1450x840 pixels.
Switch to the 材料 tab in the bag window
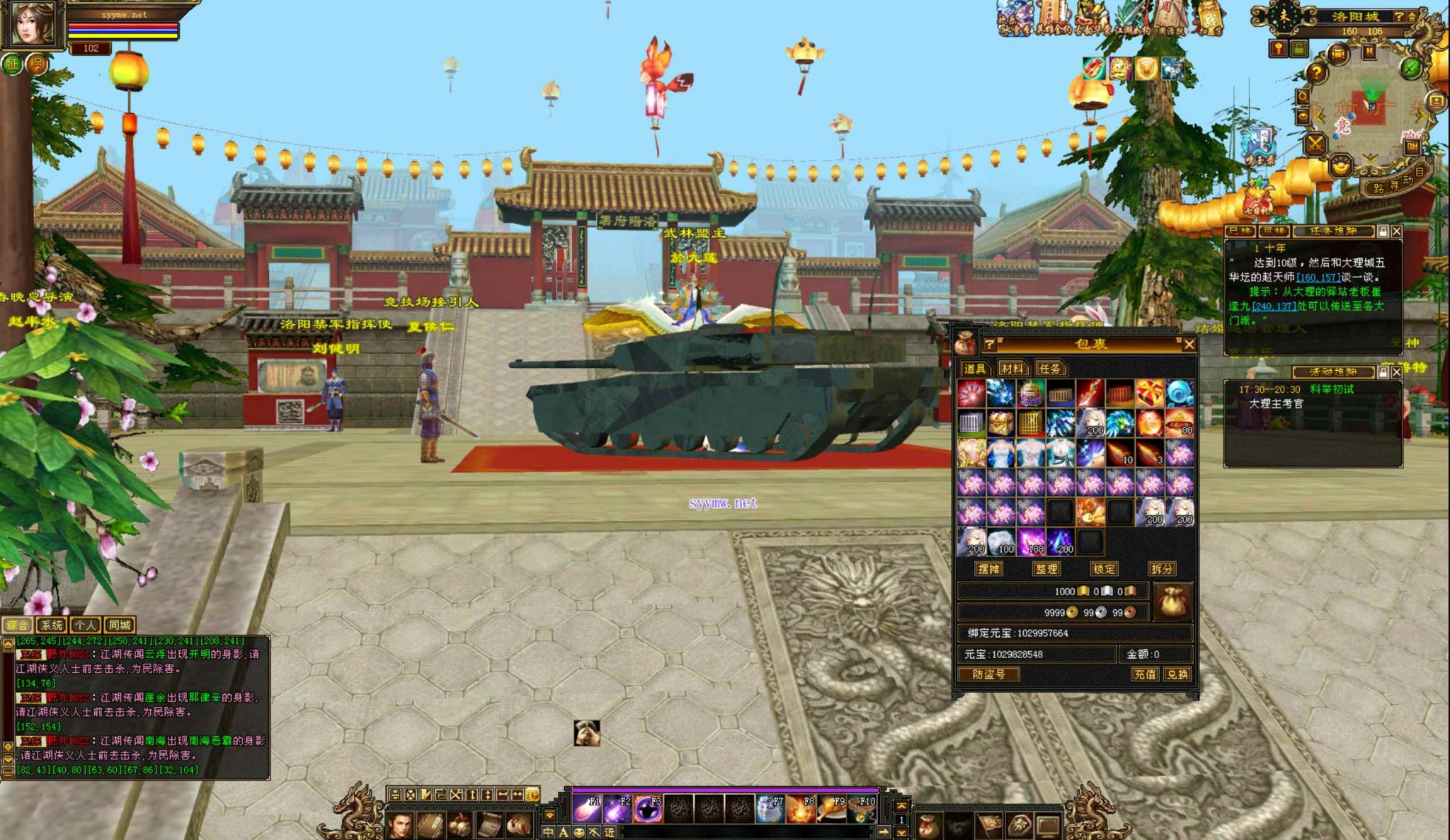click(1012, 369)
